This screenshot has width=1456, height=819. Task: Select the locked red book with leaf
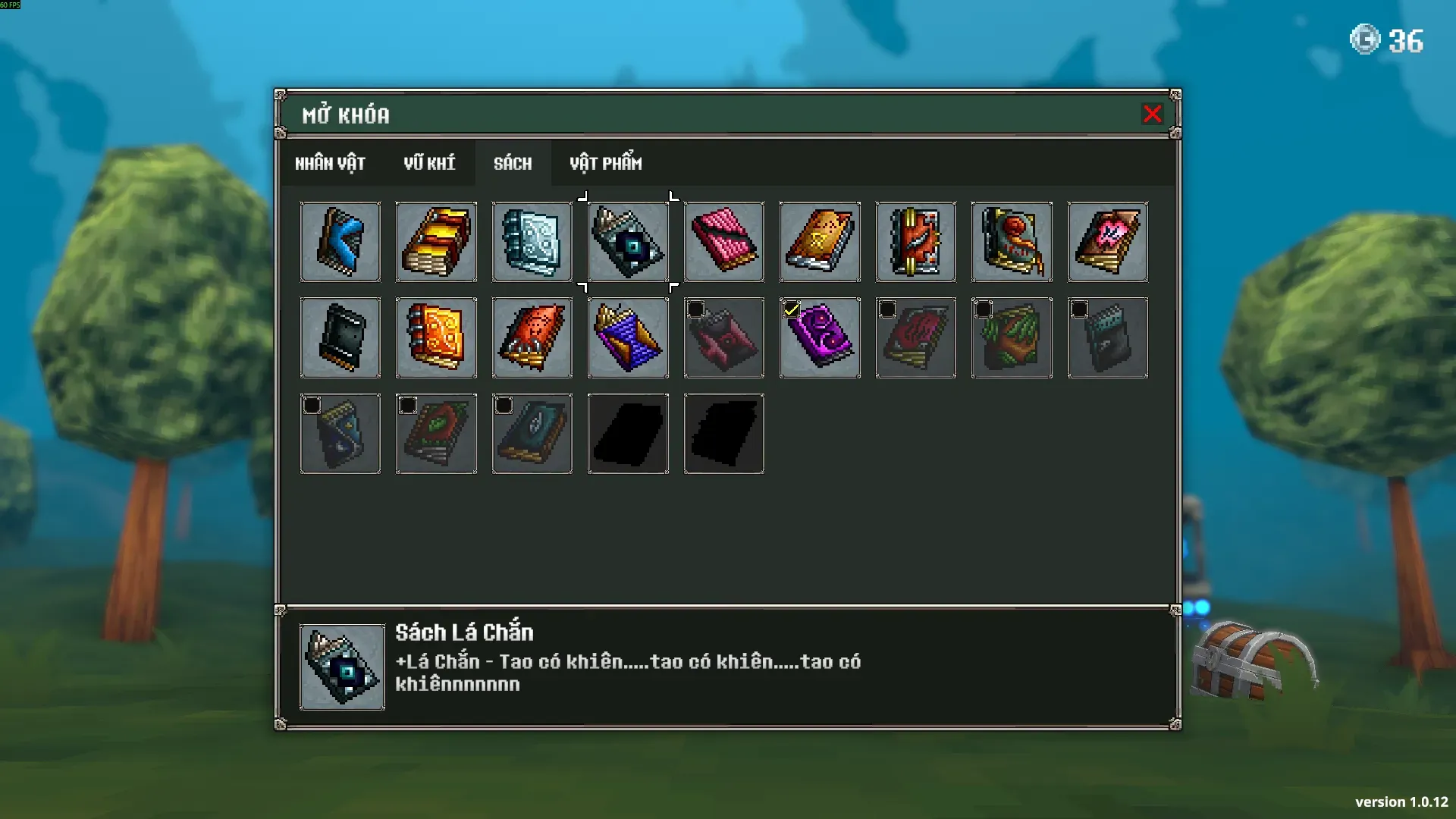tap(436, 434)
